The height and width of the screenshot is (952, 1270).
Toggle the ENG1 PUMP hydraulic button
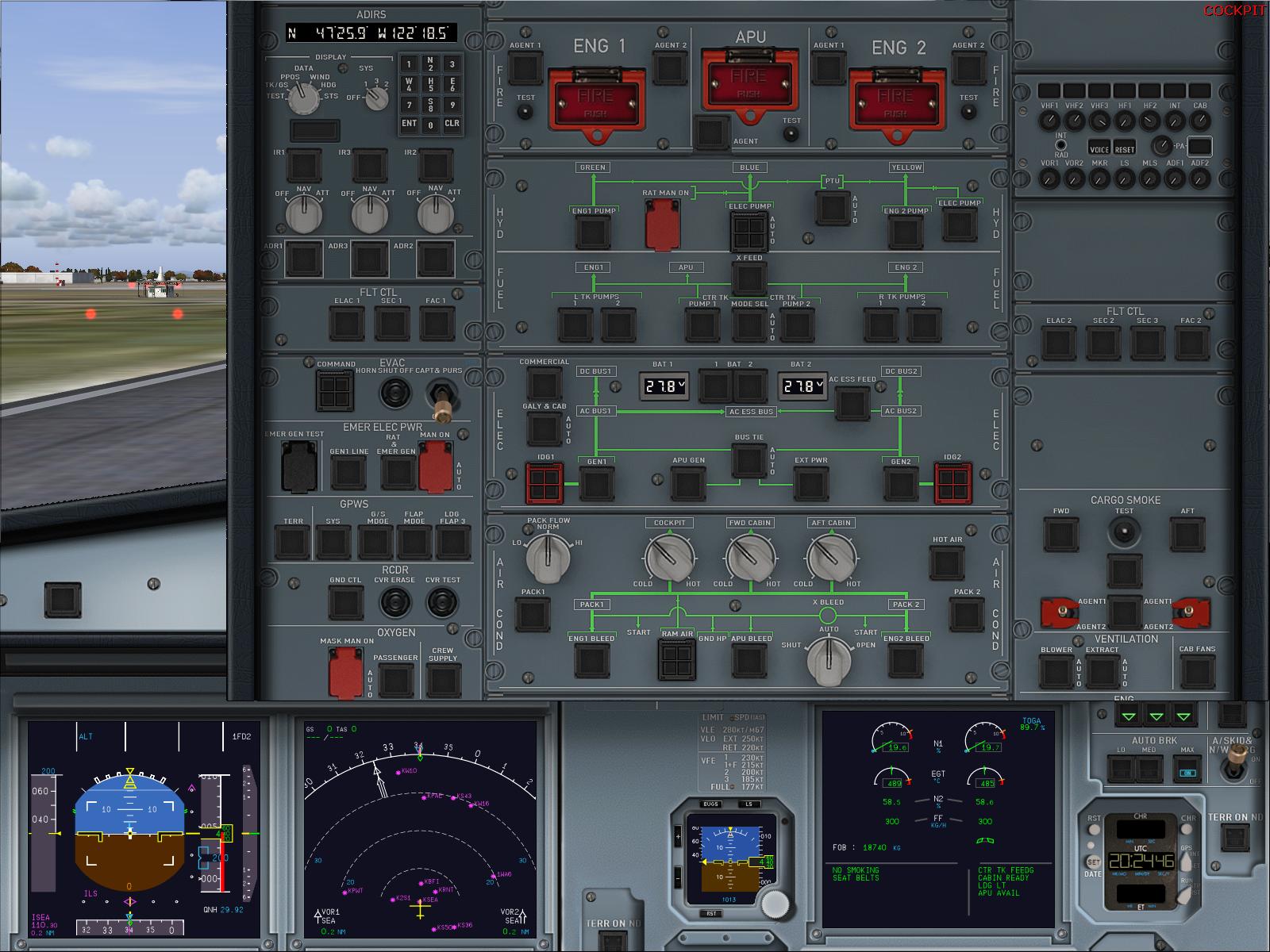pyautogui.click(x=591, y=232)
